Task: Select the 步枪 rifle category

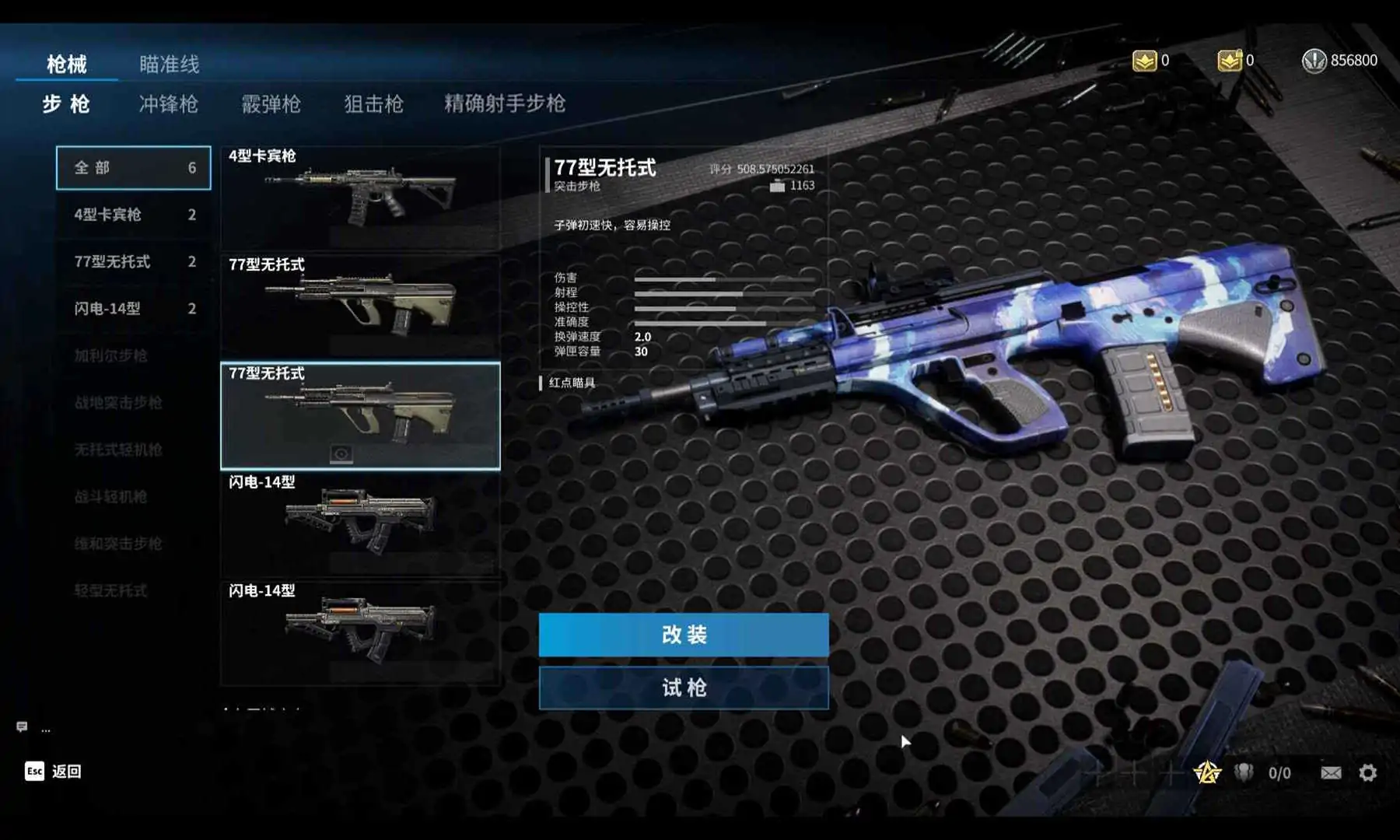Action: [x=66, y=104]
